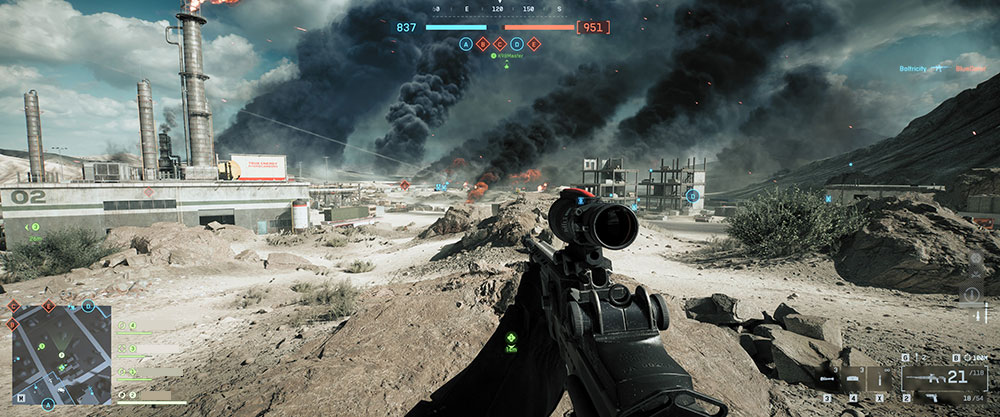Image resolution: width=1000 pixels, height=417 pixels.
Task: Select objective D icon in the top HUD
Action: click(517, 44)
